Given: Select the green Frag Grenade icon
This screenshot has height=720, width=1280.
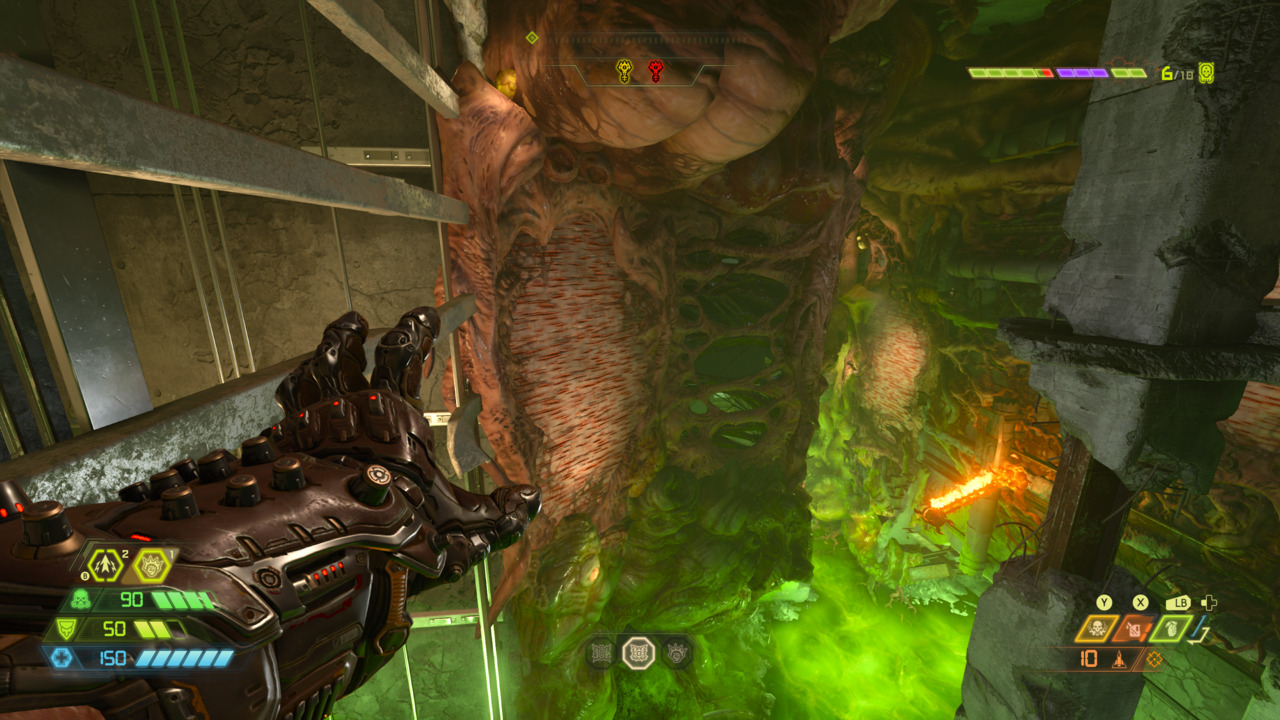Looking at the screenshot, I should pyautogui.click(x=1172, y=629).
